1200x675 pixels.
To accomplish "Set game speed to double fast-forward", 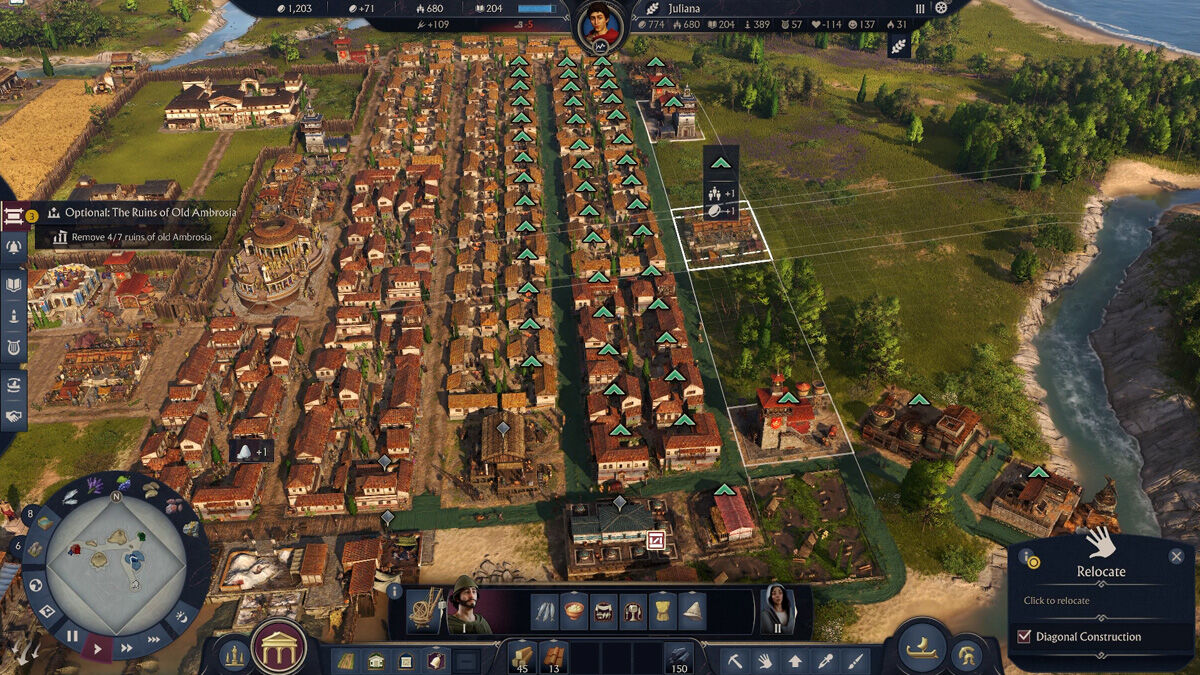I will tap(126, 648).
